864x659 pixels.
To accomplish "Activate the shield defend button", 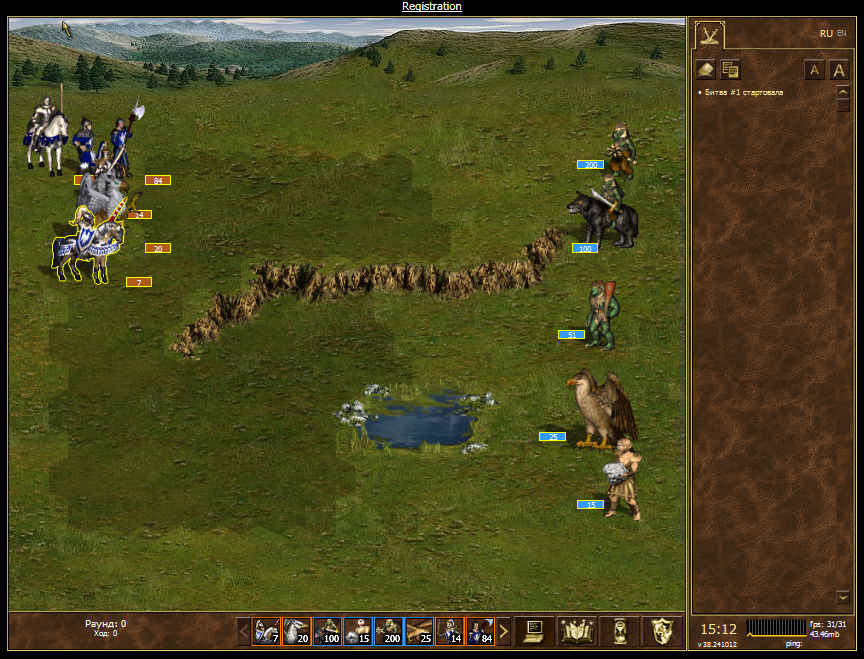I will point(660,631).
